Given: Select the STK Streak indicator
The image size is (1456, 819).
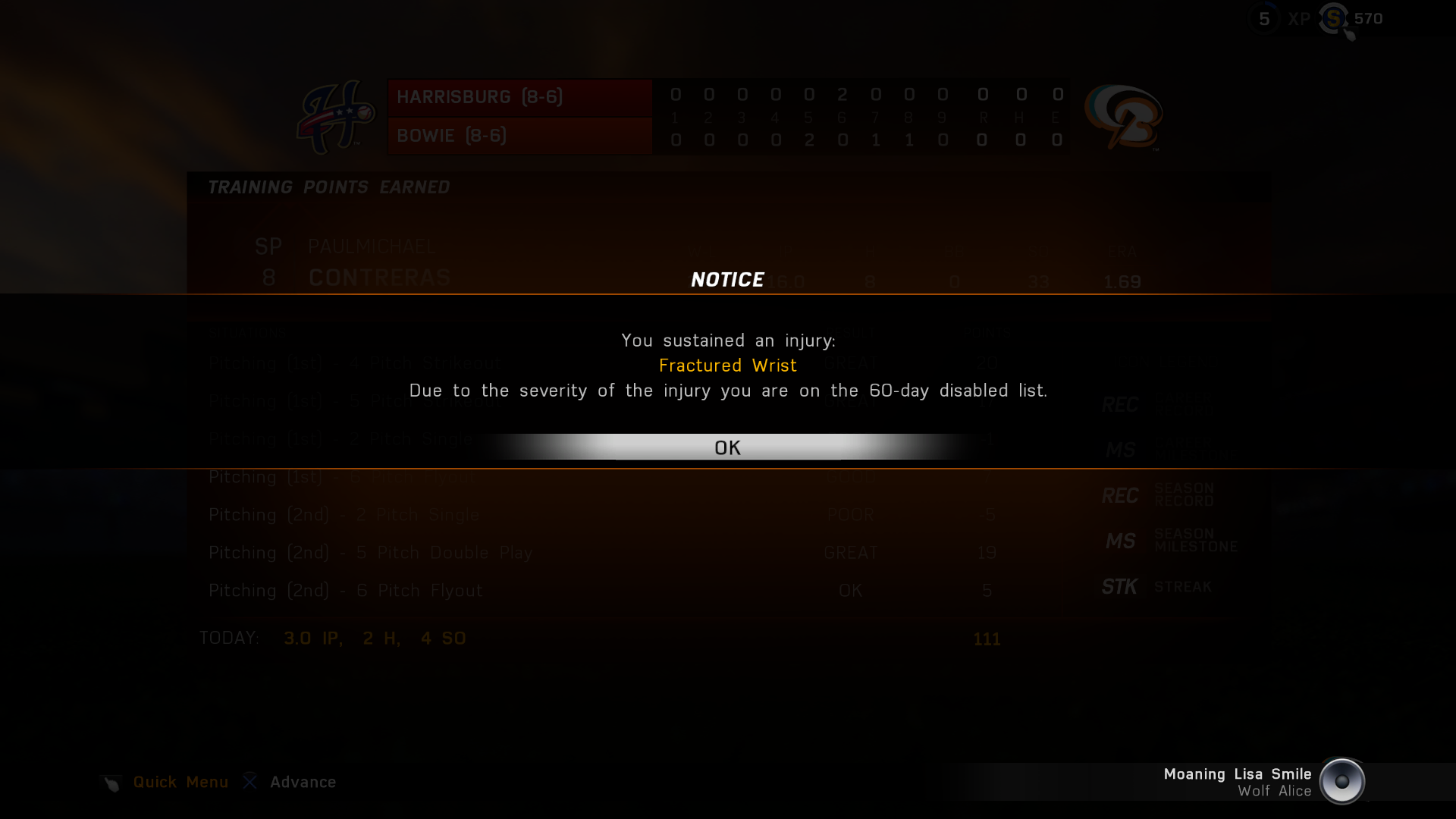Looking at the screenshot, I should (1119, 586).
